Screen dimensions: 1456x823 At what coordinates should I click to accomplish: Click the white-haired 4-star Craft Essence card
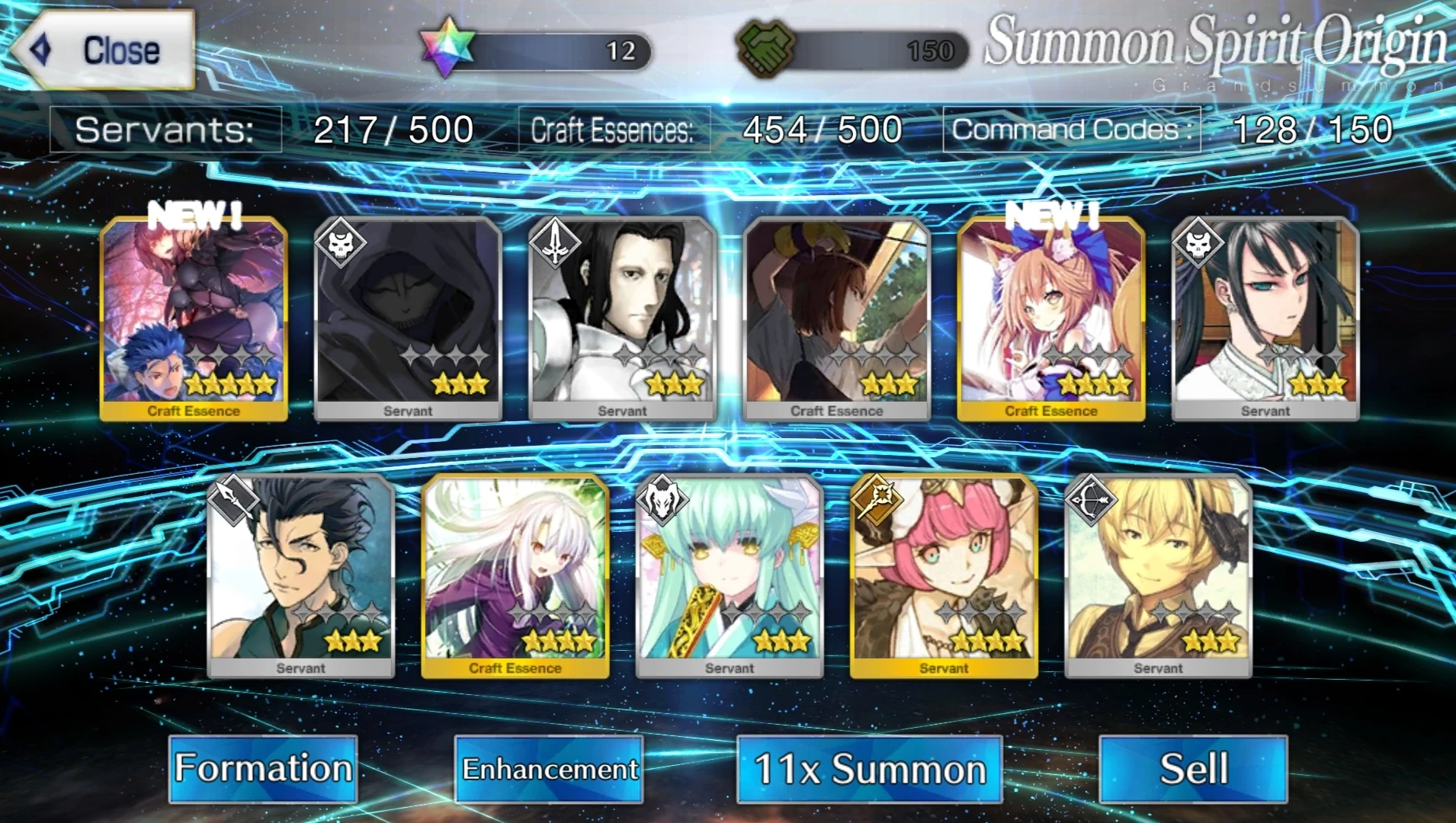coord(515,575)
